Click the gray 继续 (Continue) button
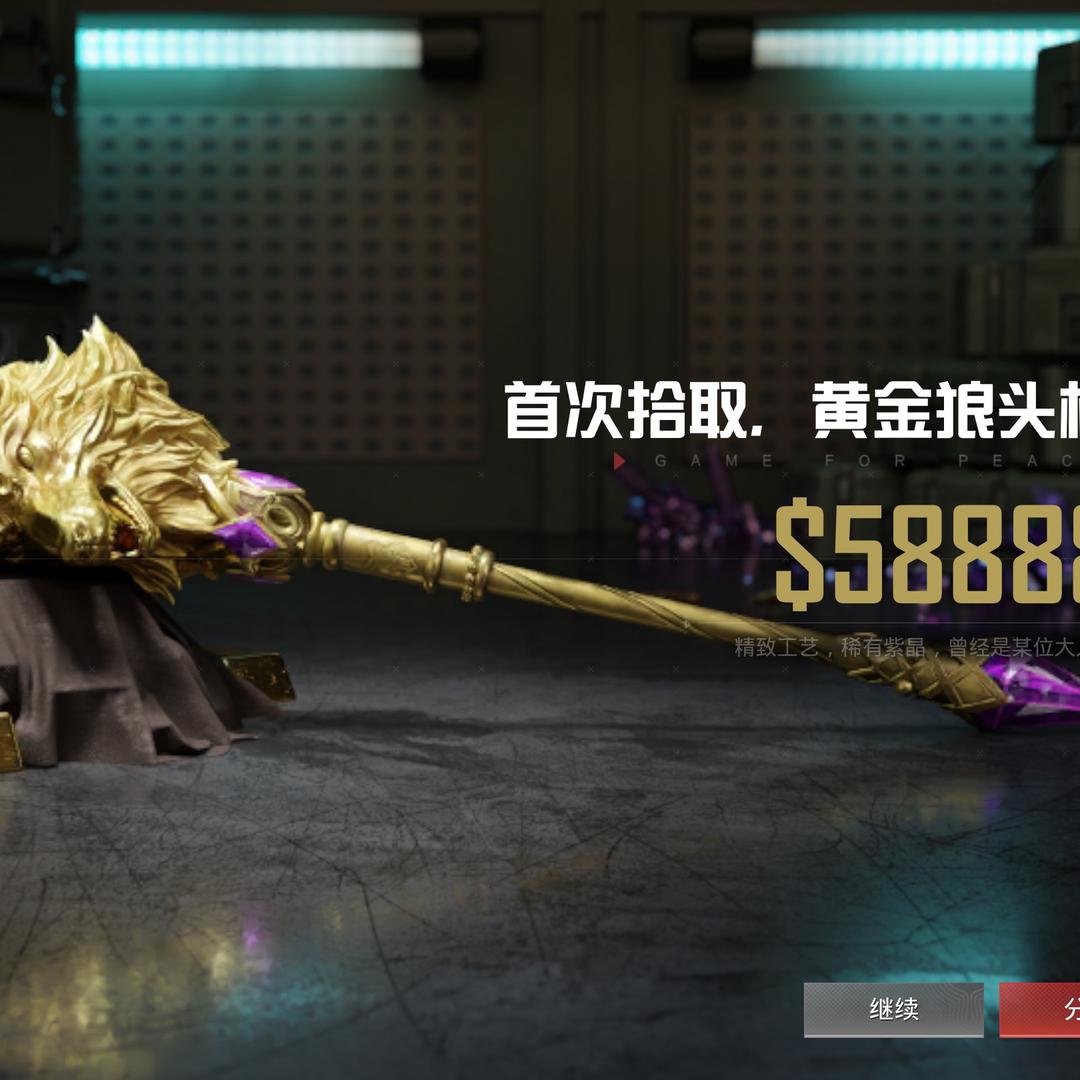The width and height of the screenshot is (1080, 1080). [x=893, y=1009]
